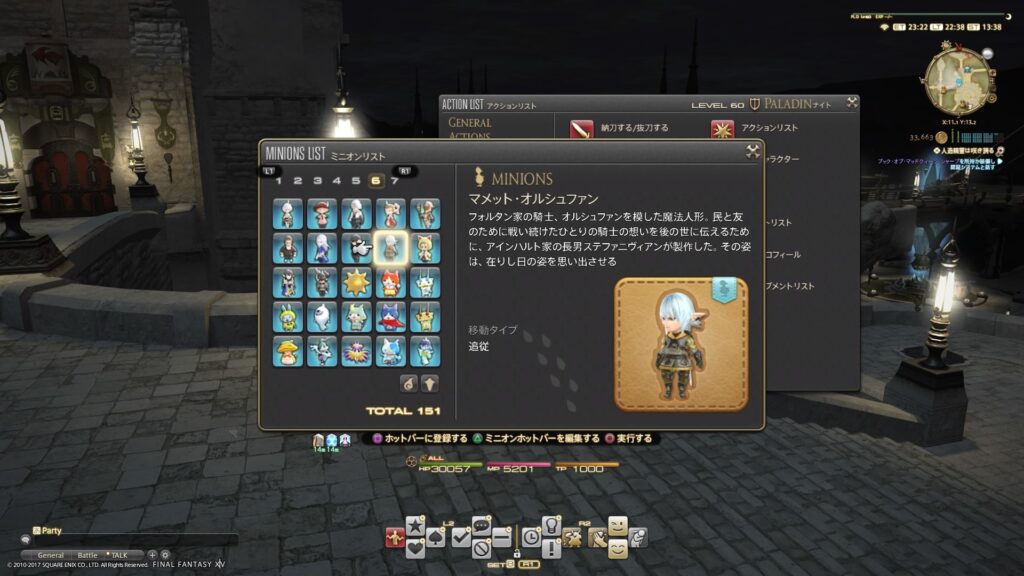Image resolution: width=1024 pixels, height=576 pixels.
Task: Open the Action List entry icon
Action: [x=722, y=129]
